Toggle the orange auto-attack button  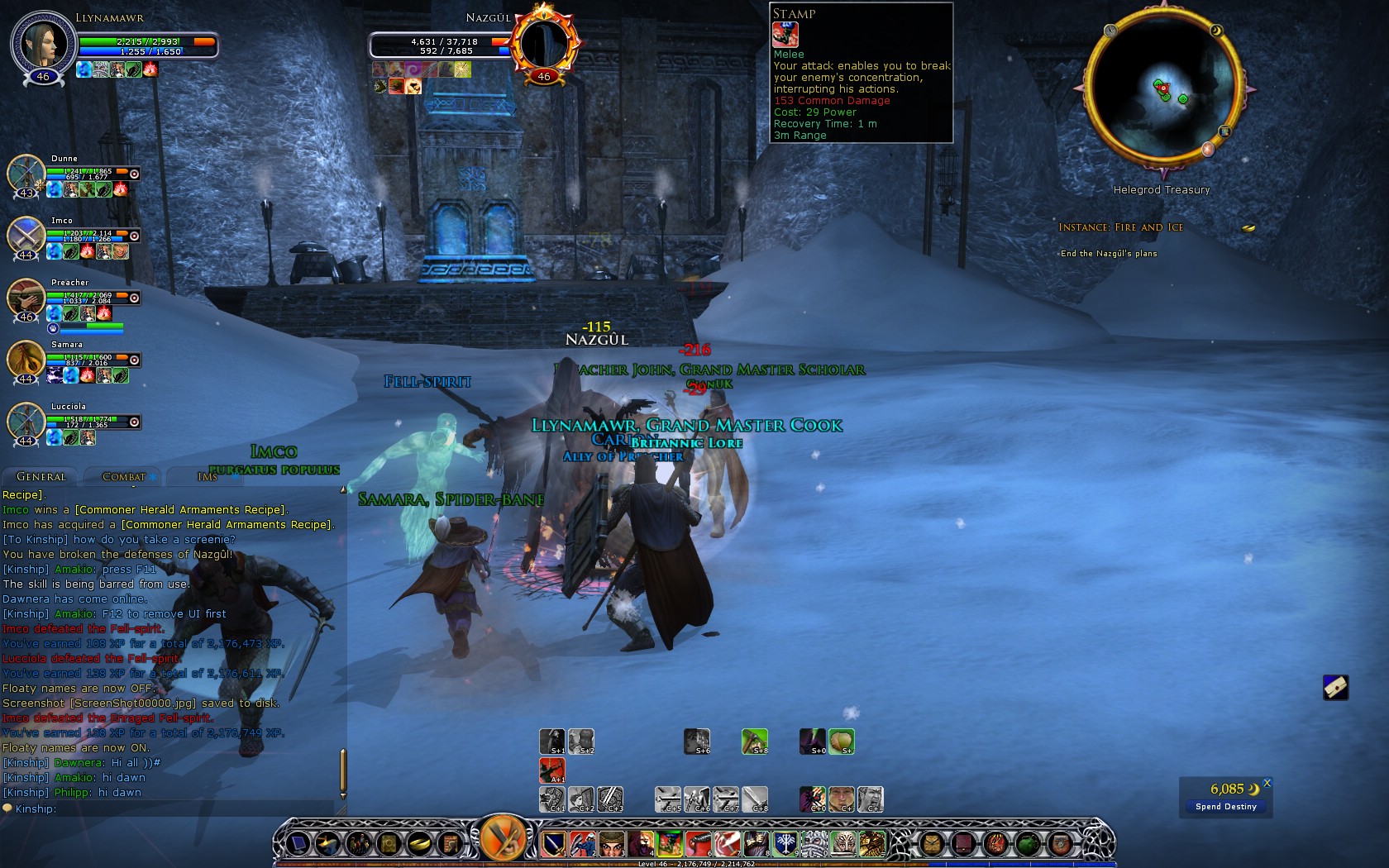[x=502, y=840]
